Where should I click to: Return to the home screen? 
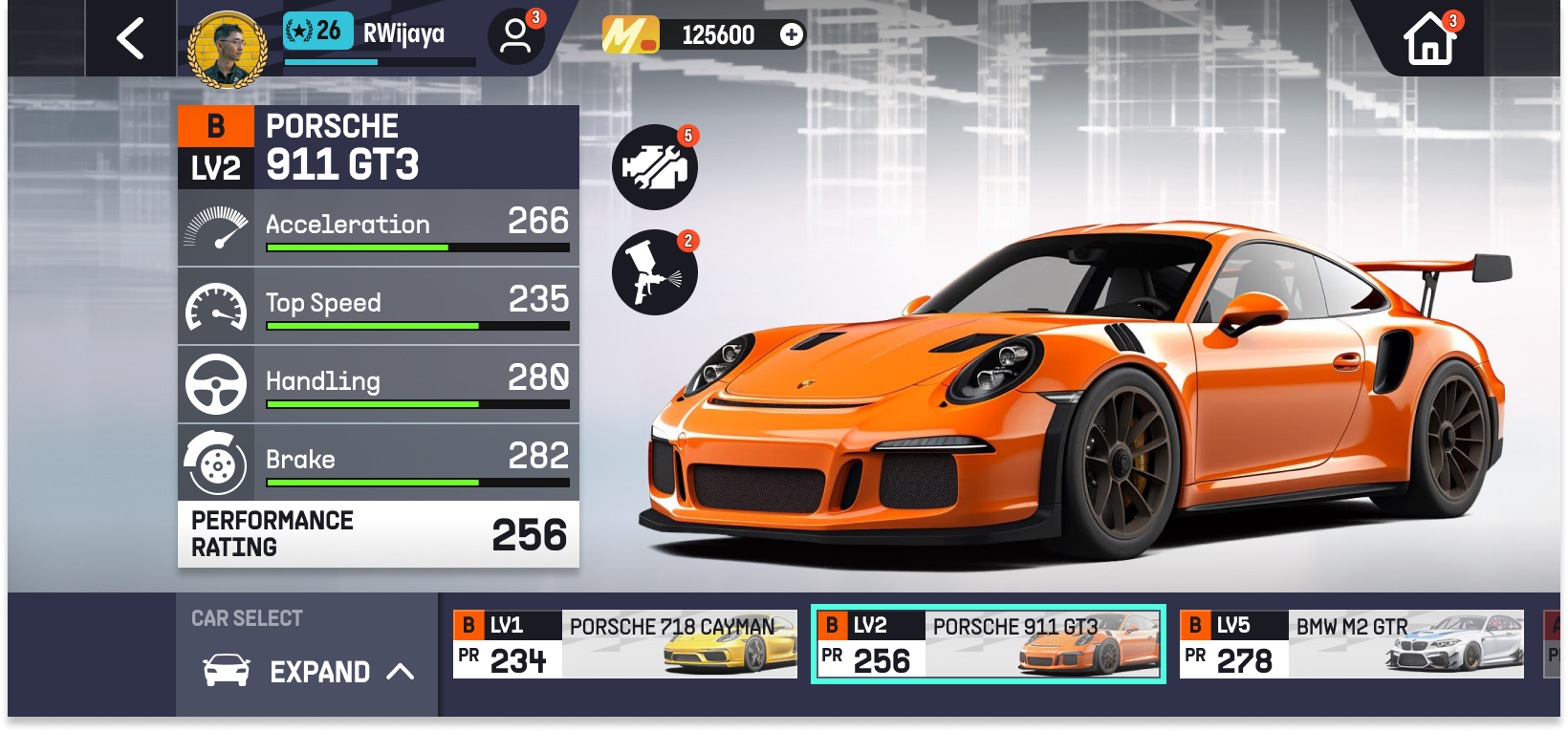1429,39
